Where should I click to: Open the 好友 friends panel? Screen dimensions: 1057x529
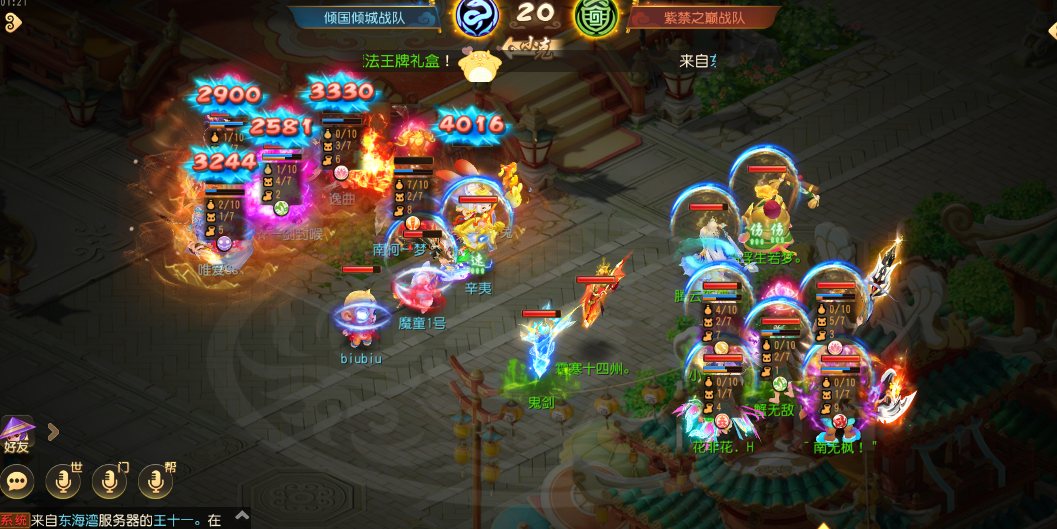(x=17, y=435)
